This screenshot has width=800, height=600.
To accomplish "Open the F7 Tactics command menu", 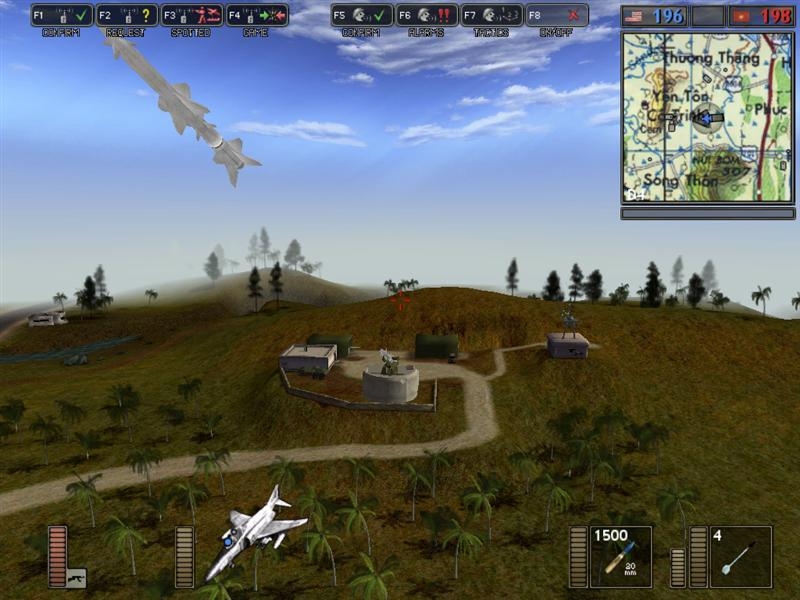I will click(x=492, y=16).
